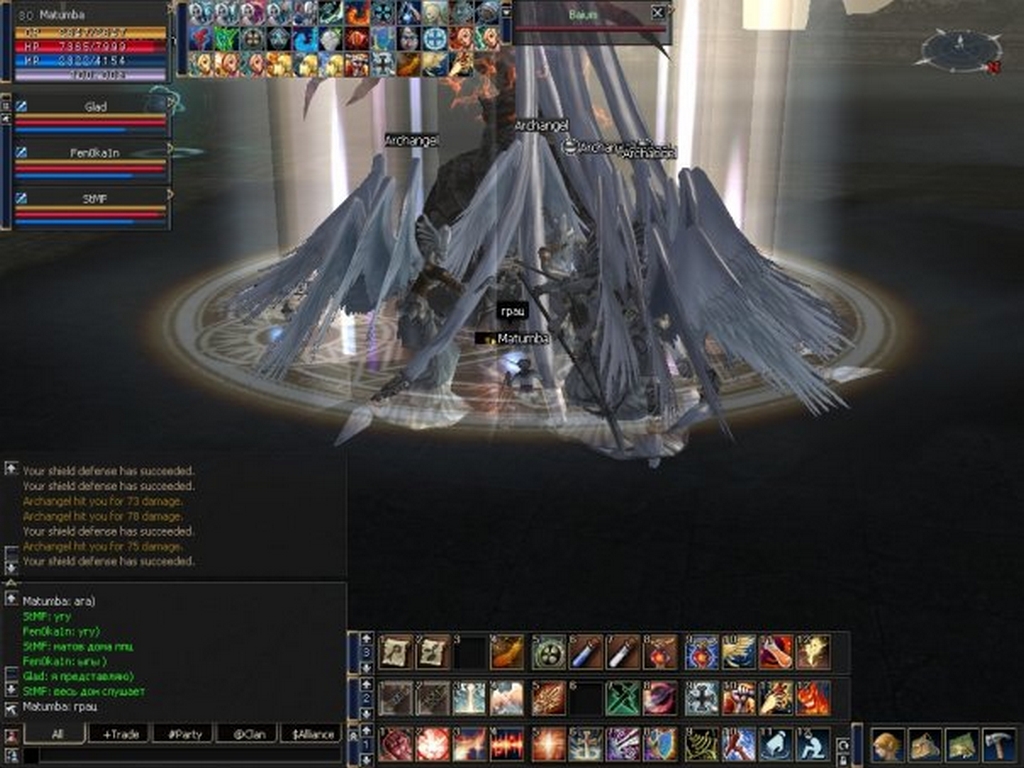
Task: Activate the clenched fist skill icon
Action: [x=394, y=745]
